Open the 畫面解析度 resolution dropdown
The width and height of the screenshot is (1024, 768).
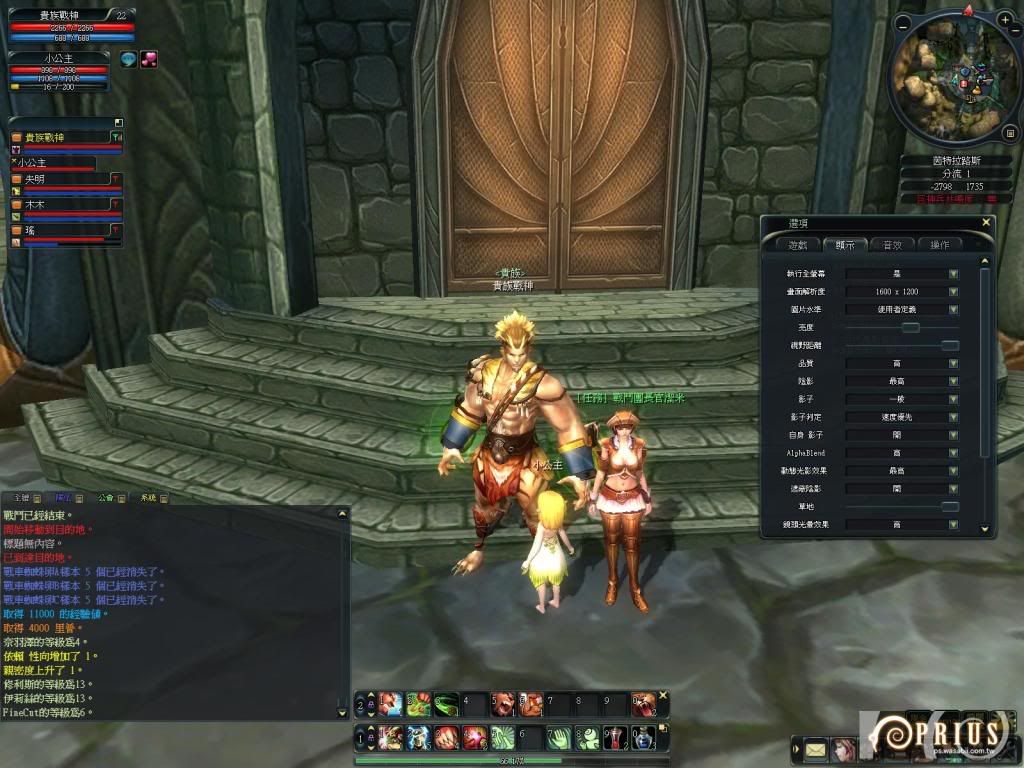(x=953, y=291)
